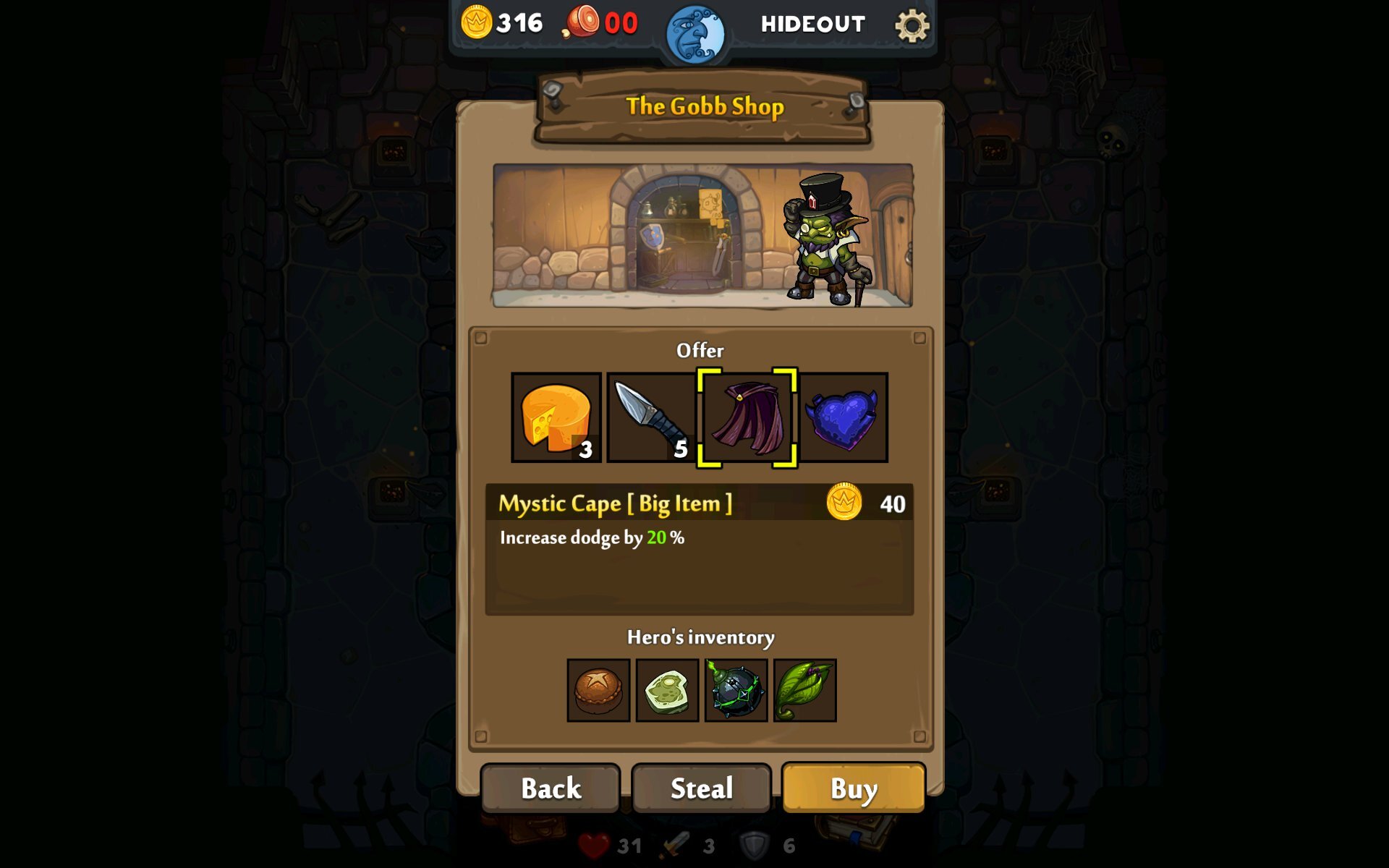This screenshot has height=868, width=1389.
Task: Select the green cheese slice in Hero's inventory
Action: pos(667,689)
